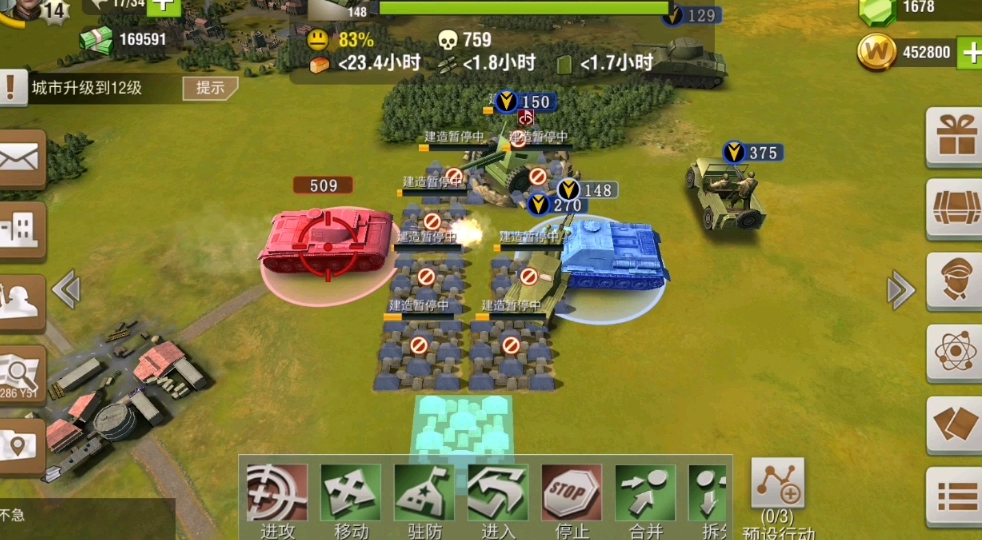
Task: Add gold coins with the plus button
Action: point(970,53)
